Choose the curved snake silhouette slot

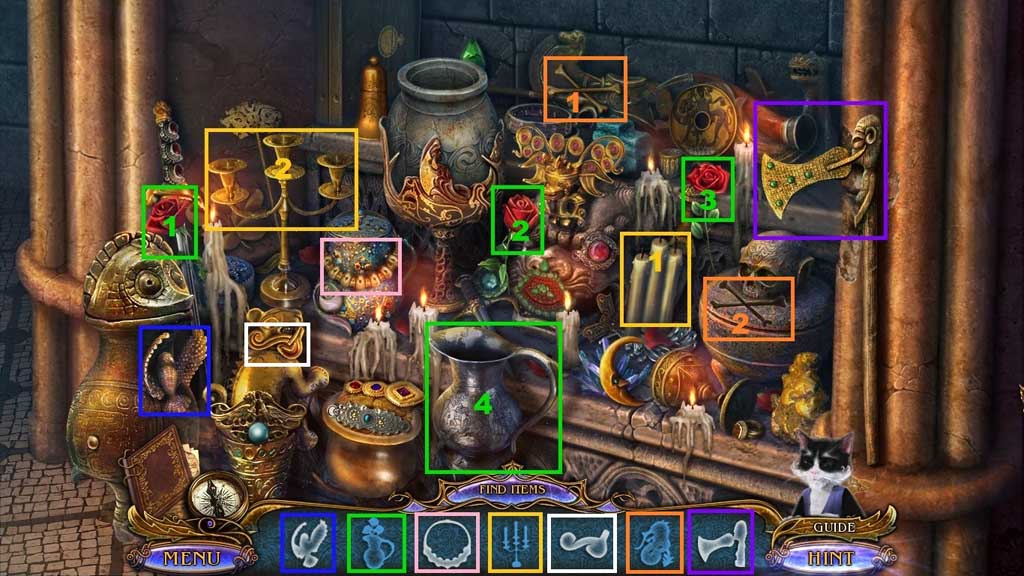583,542
